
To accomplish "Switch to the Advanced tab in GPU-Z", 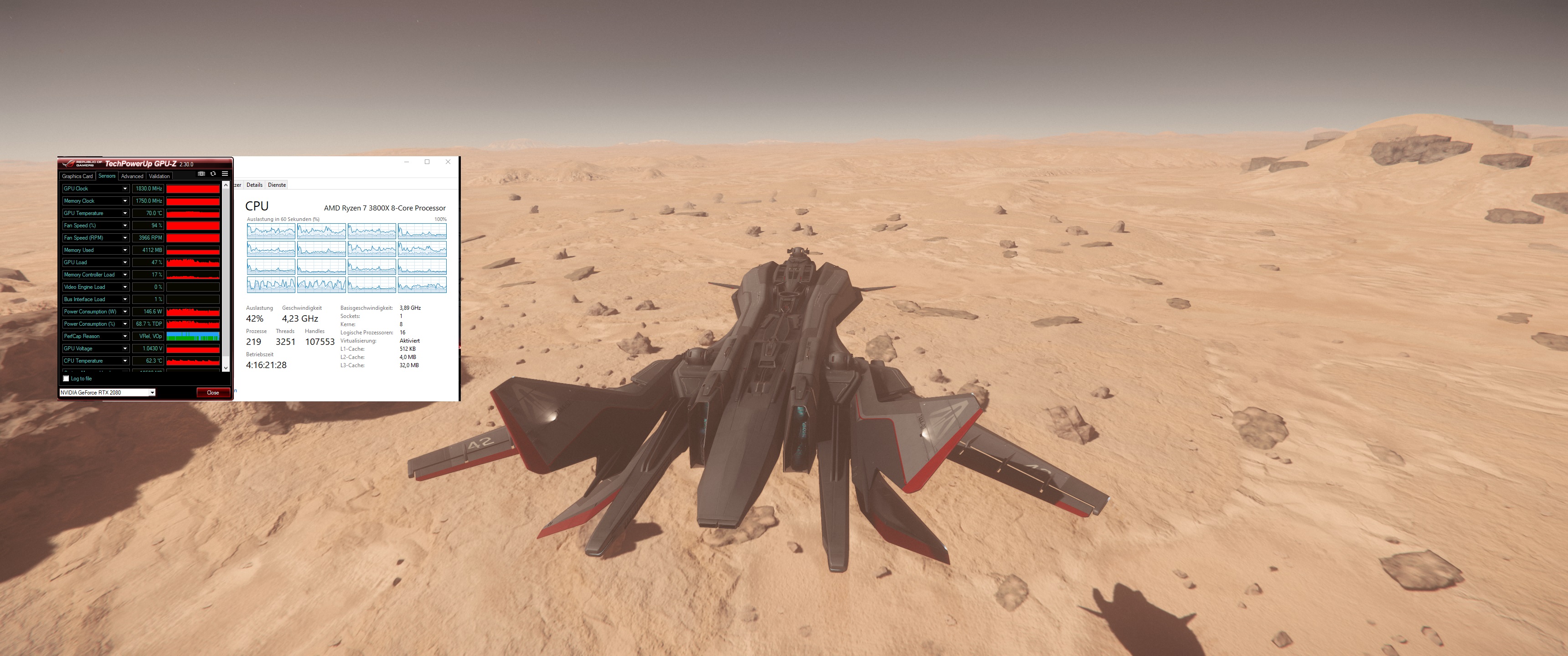I will (132, 176).
